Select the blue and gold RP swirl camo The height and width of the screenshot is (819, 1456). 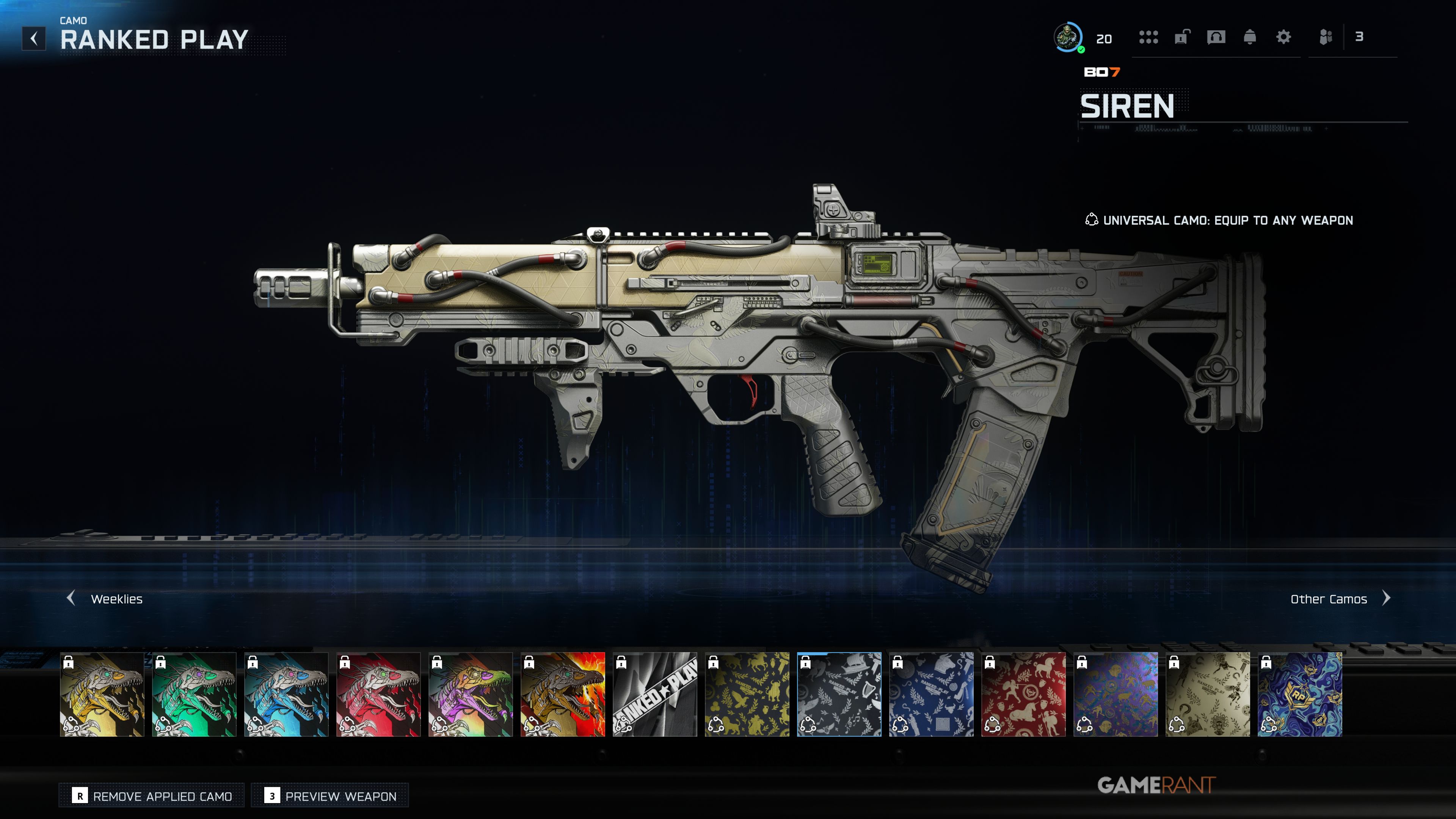[1299, 694]
